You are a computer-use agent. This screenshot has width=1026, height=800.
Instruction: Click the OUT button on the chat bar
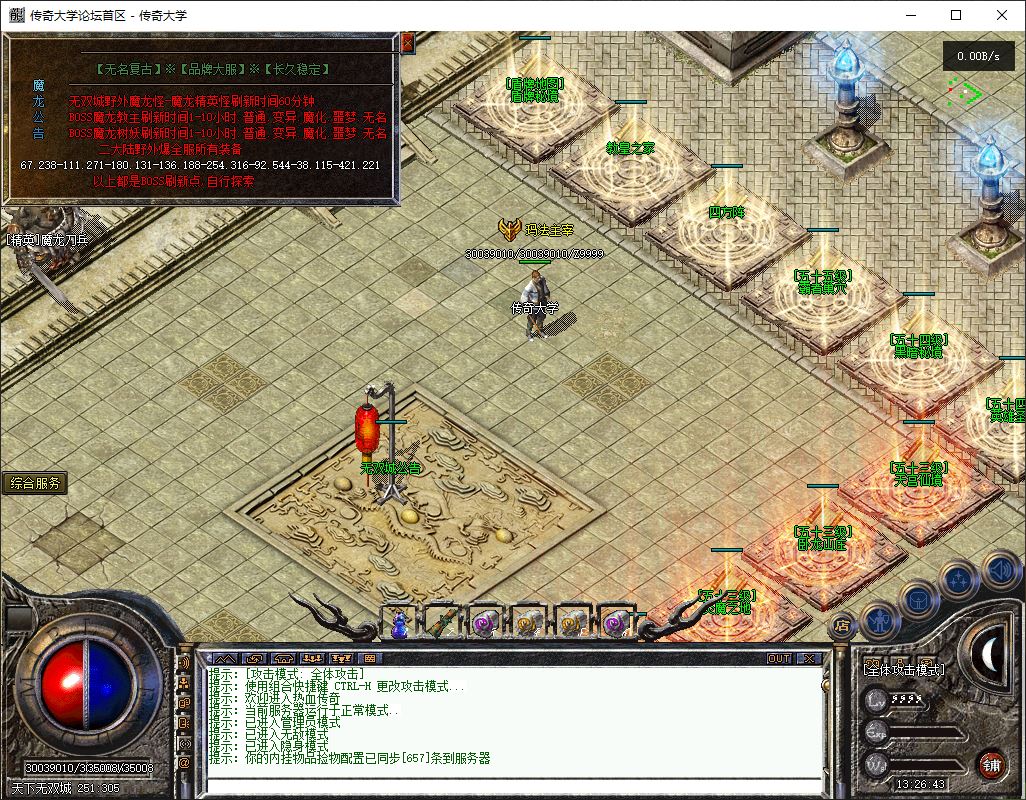coord(779,659)
